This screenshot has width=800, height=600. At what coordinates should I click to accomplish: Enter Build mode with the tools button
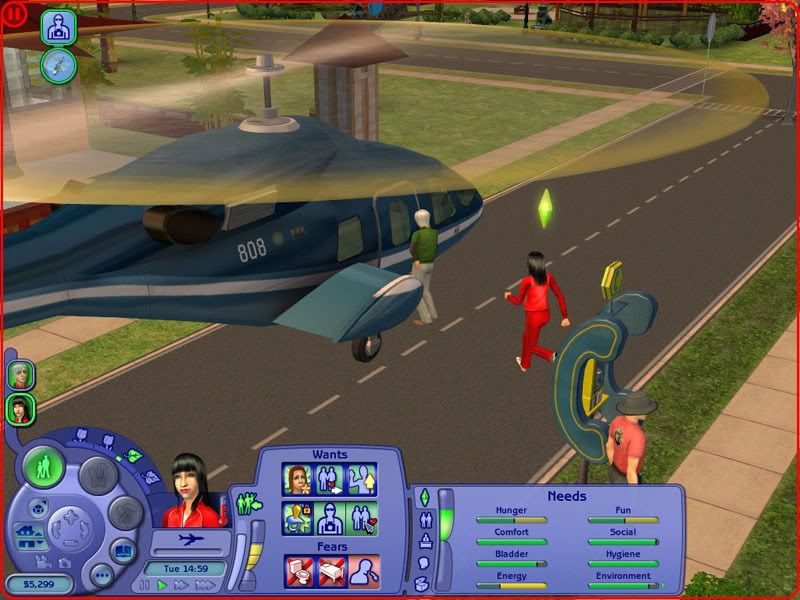[124, 513]
